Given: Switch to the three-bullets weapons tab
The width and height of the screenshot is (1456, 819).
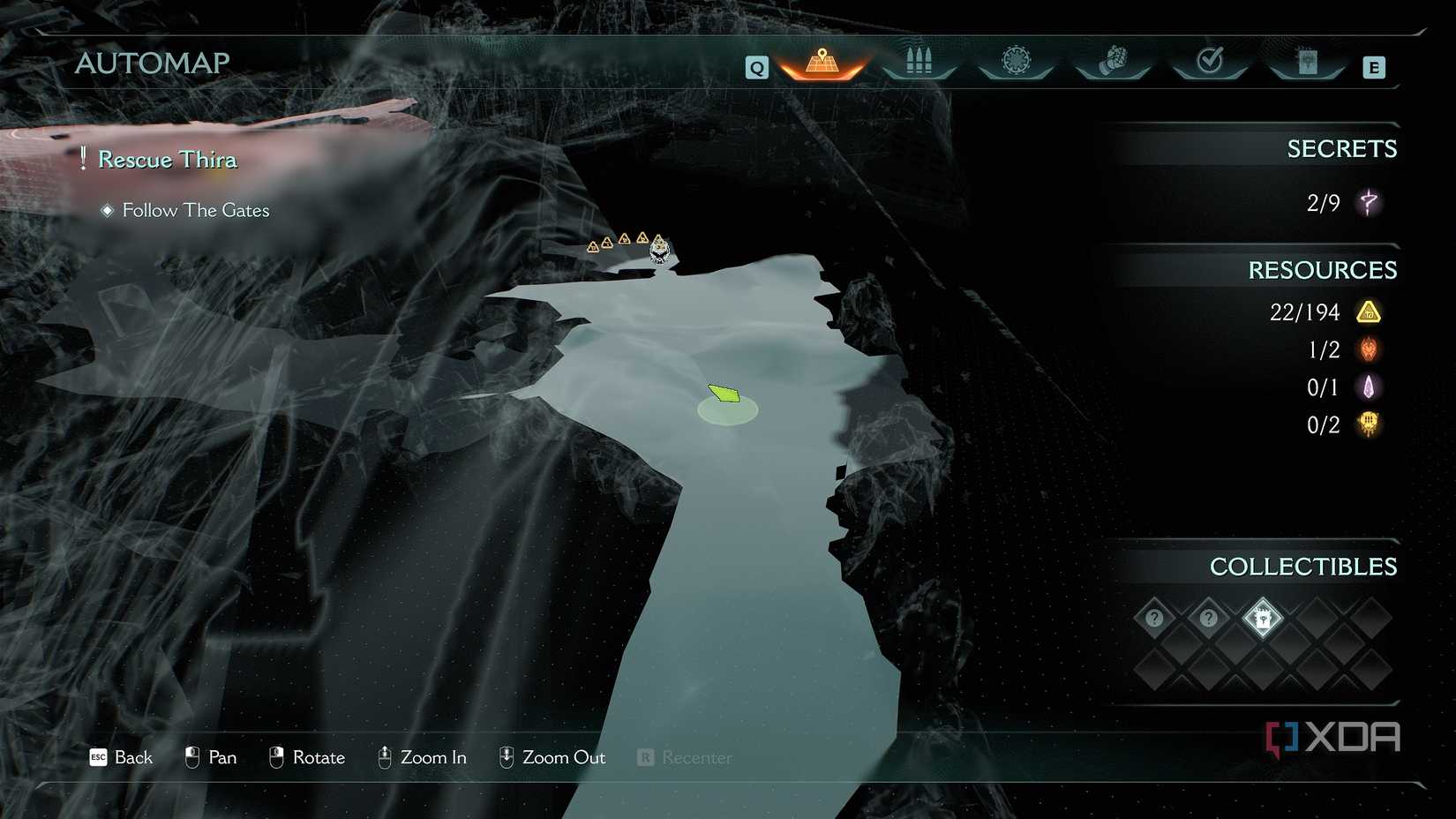Looking at the screenshot, I should pos(919,63).
